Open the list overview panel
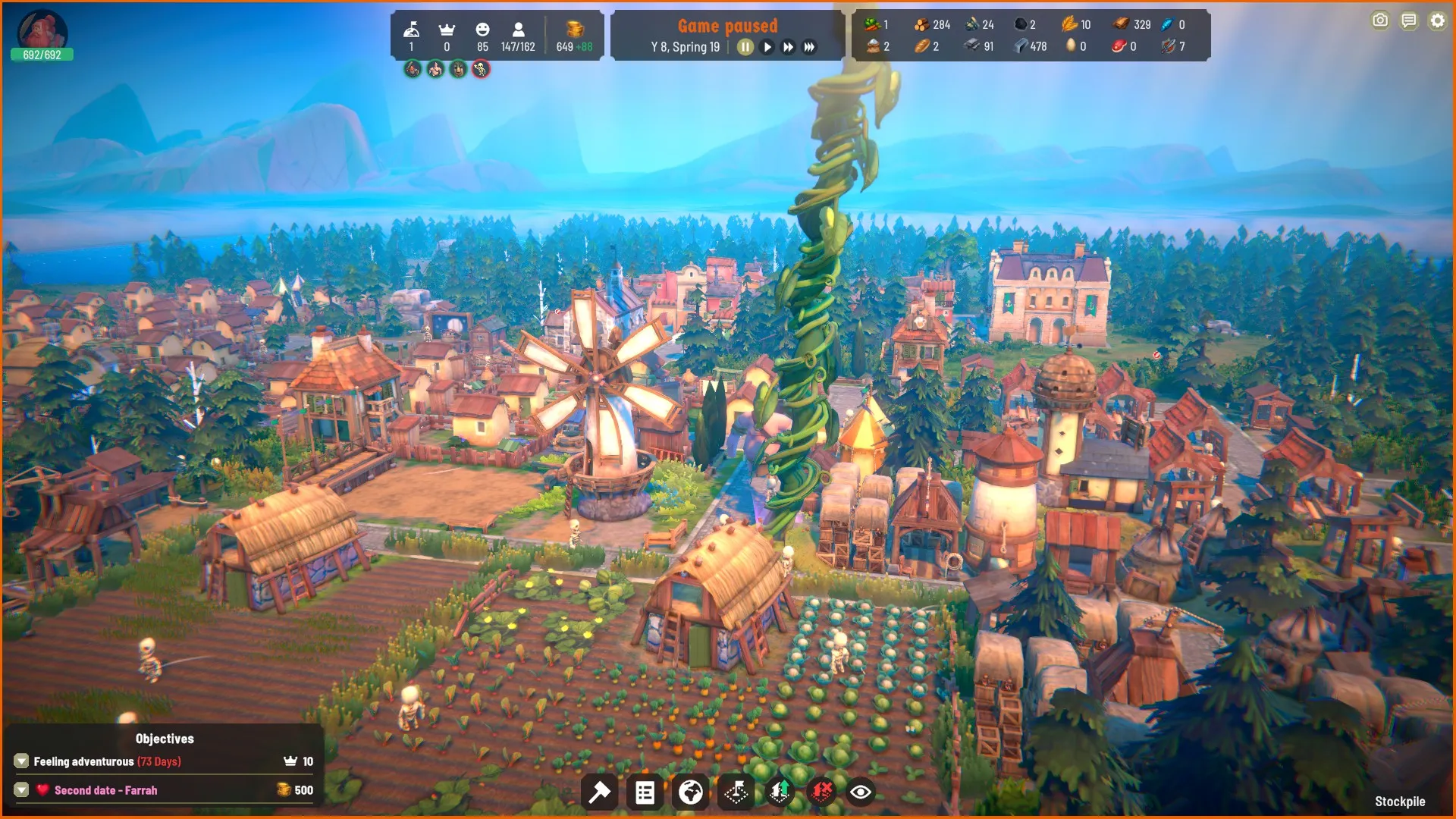 tap(645, 792)
